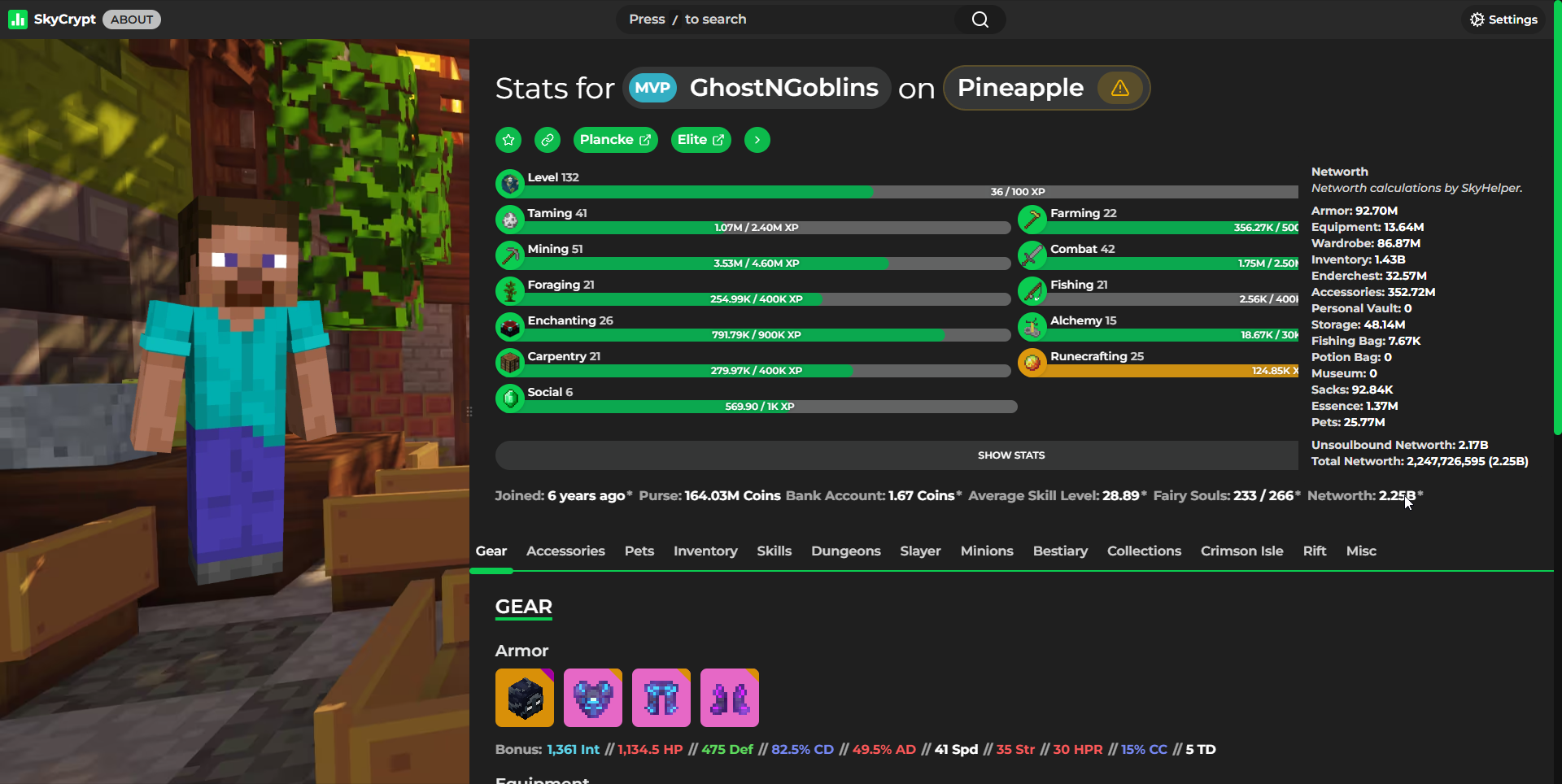Image resolution: width=1562 pixels, height=784 pixels.
Task: Click the Social skill progress bar
Action: pos(757,406)
